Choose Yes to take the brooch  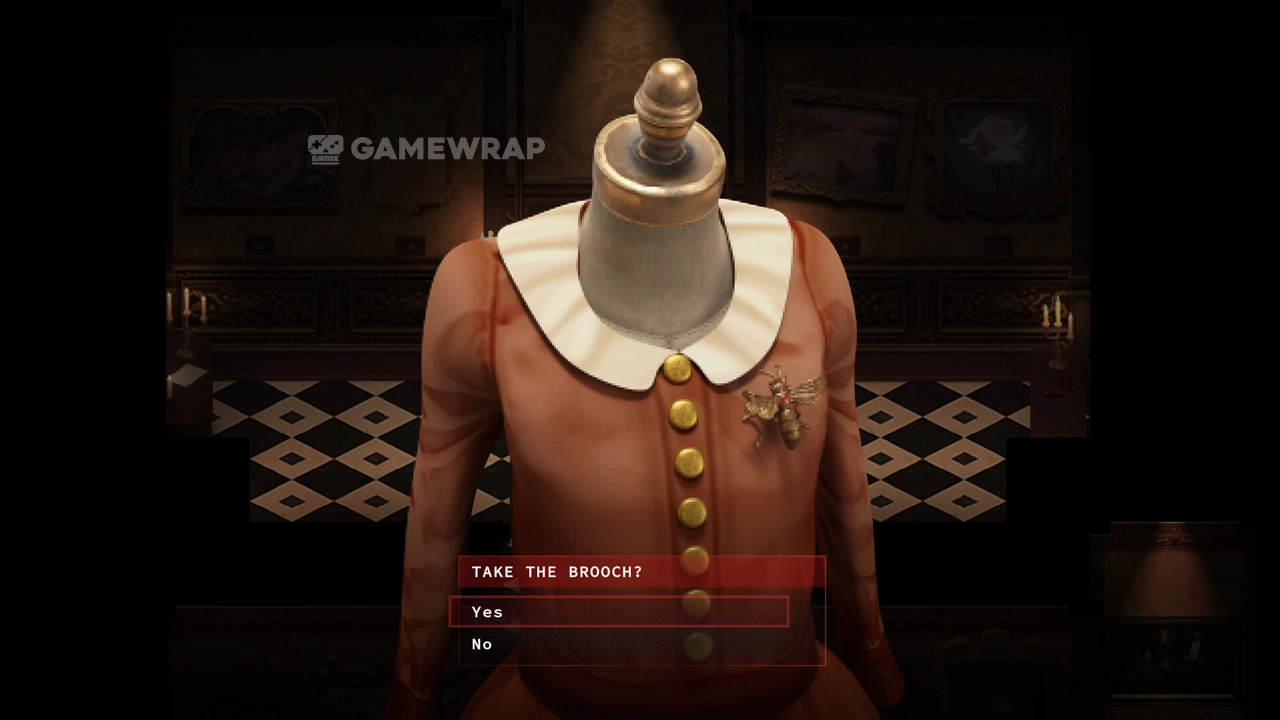(488, 612)
